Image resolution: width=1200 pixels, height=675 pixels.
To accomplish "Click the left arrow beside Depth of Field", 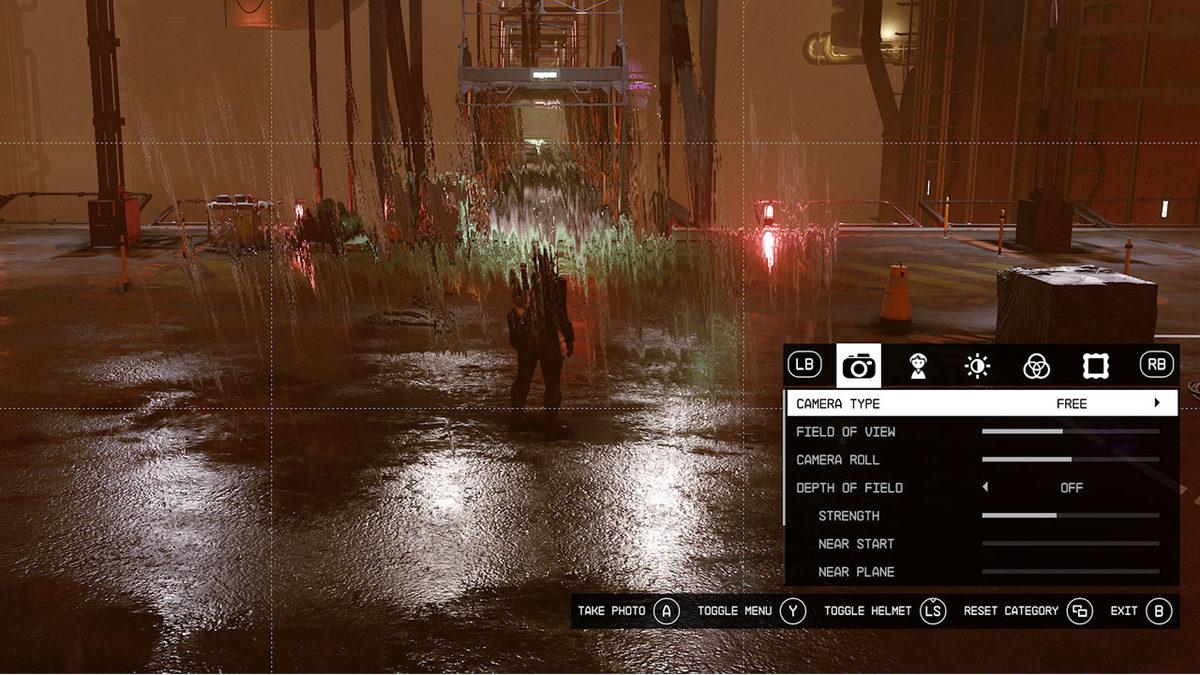I will 985,487.
